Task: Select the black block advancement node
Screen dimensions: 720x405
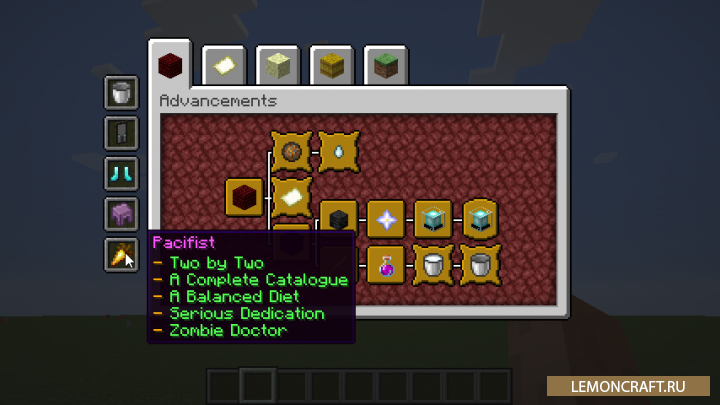Action: tap(339, 219)
